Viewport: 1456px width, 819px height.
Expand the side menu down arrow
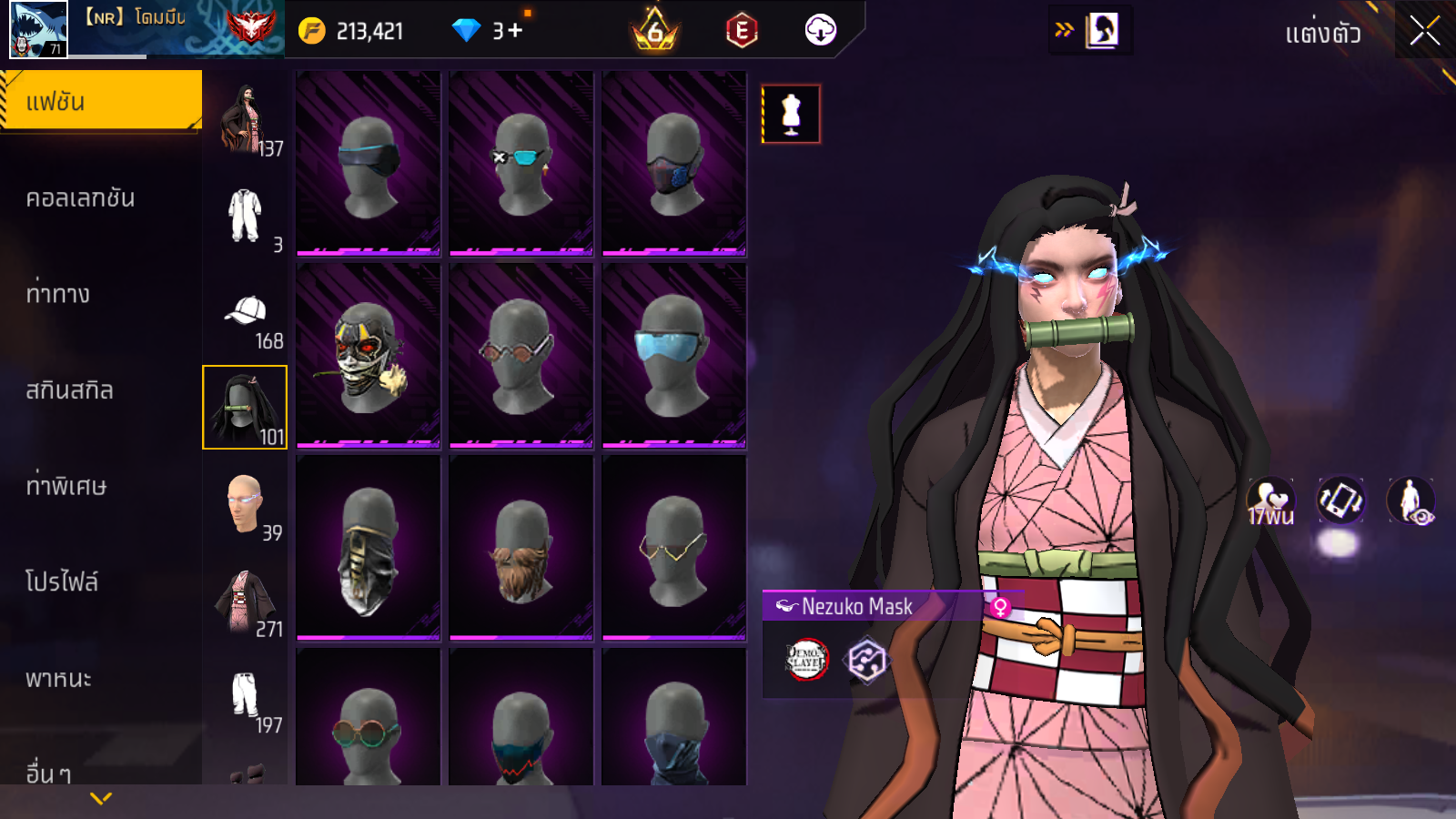(101, 798)
